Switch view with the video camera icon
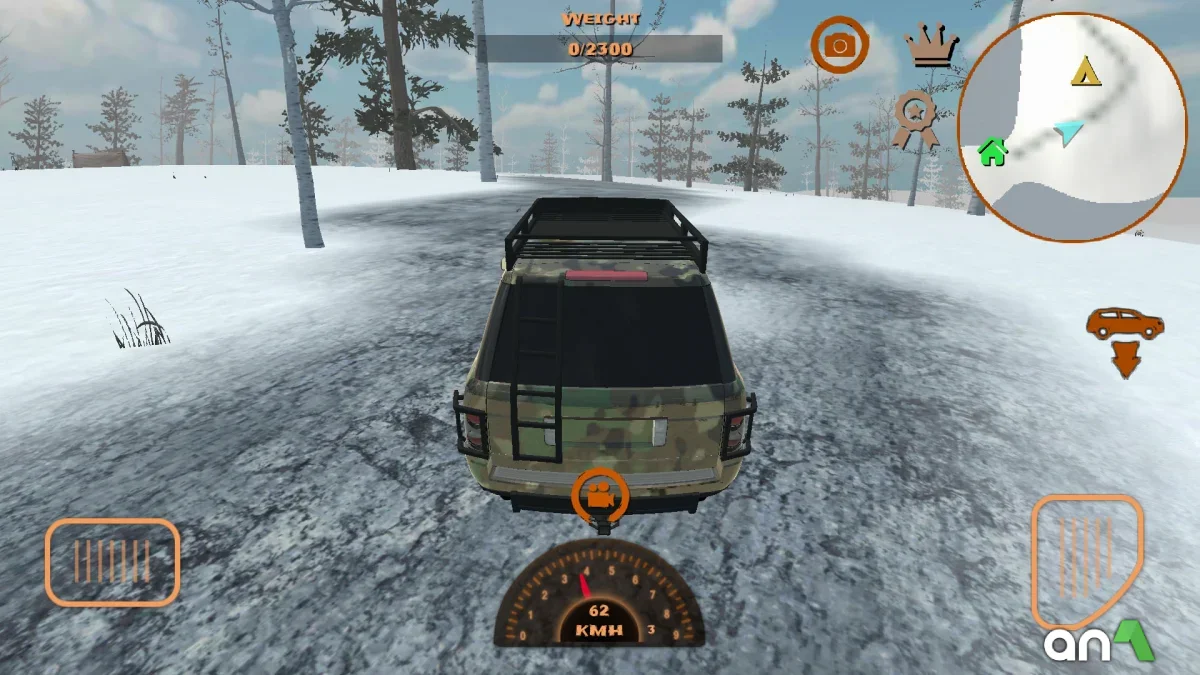This screenshot has width=1200, height=675. tap(600, 494)
